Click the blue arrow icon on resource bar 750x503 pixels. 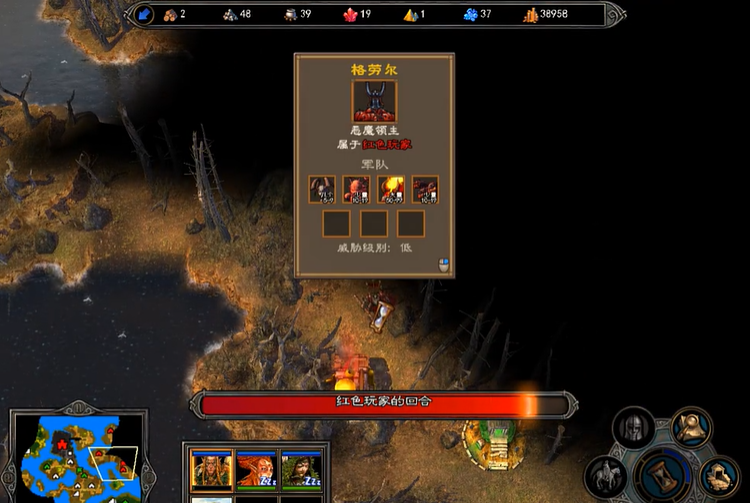coord(144,14)
